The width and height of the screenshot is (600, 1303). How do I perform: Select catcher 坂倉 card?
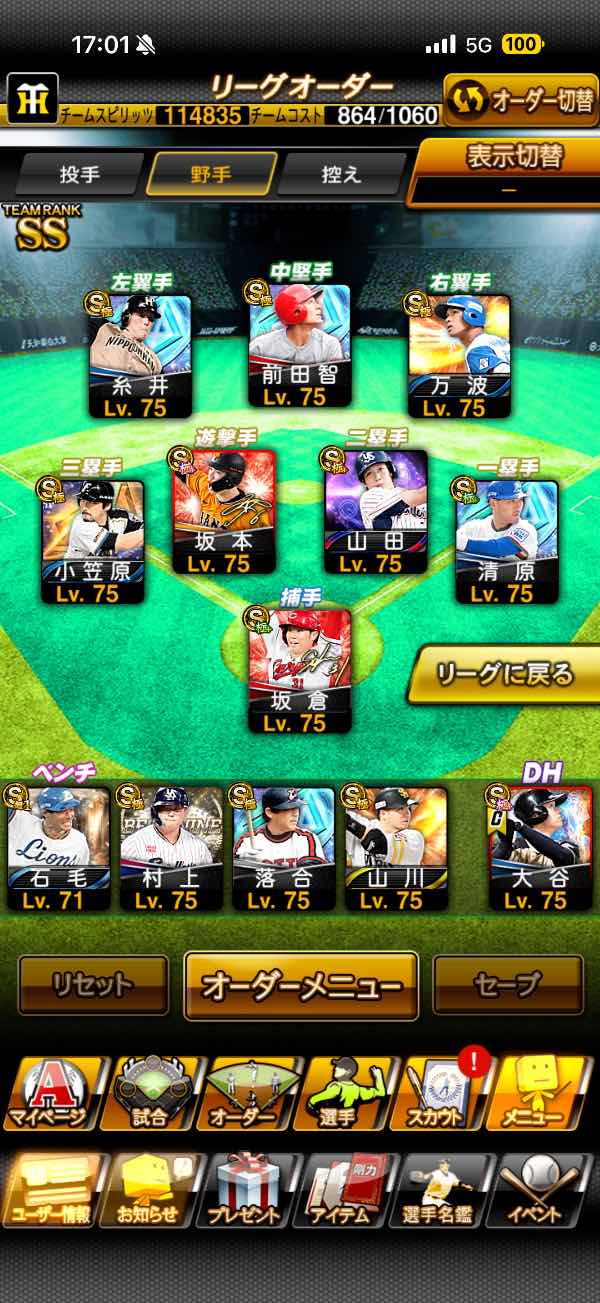pos(299,669)
